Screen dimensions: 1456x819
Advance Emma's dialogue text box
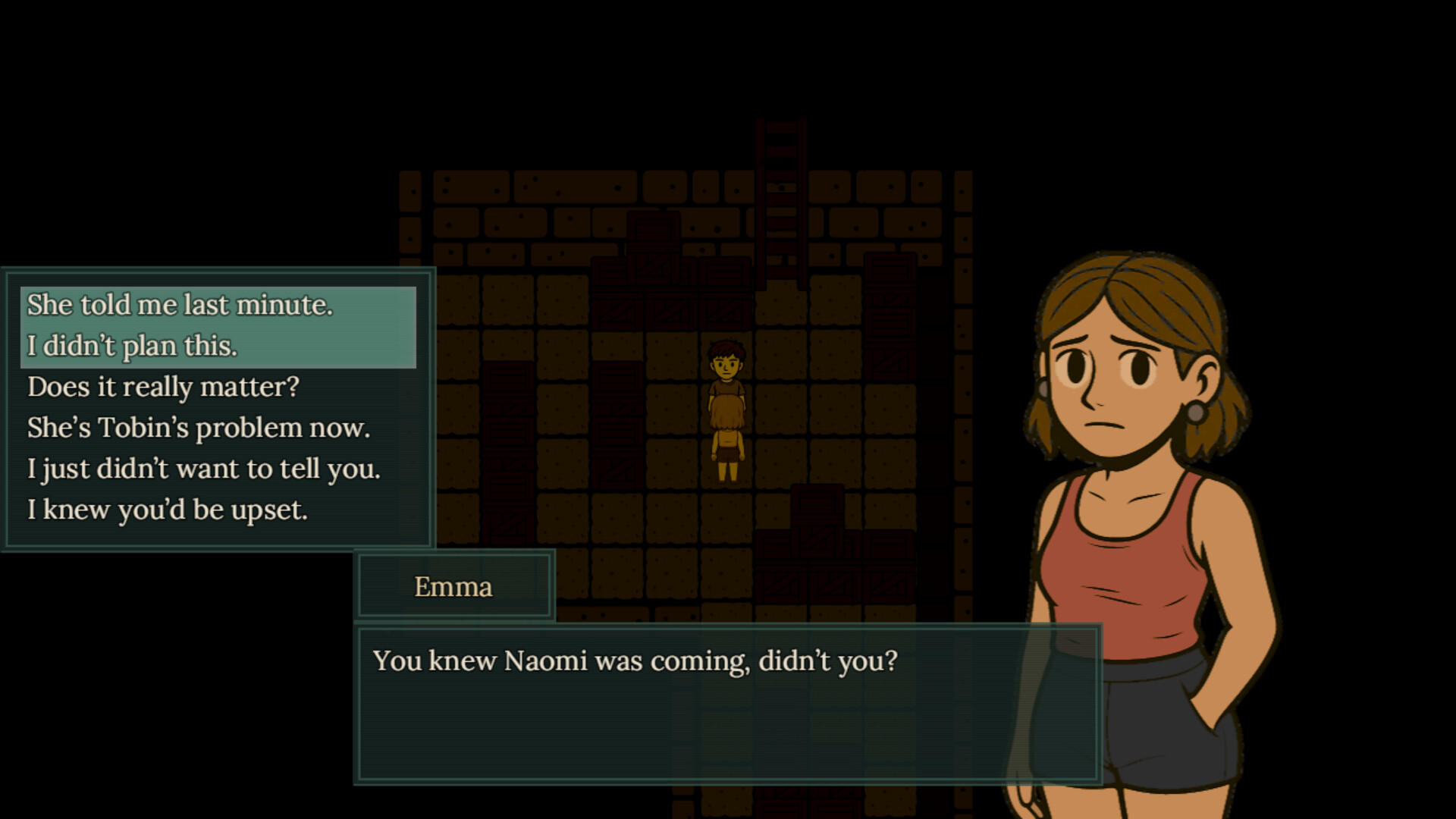click(728, 704)
